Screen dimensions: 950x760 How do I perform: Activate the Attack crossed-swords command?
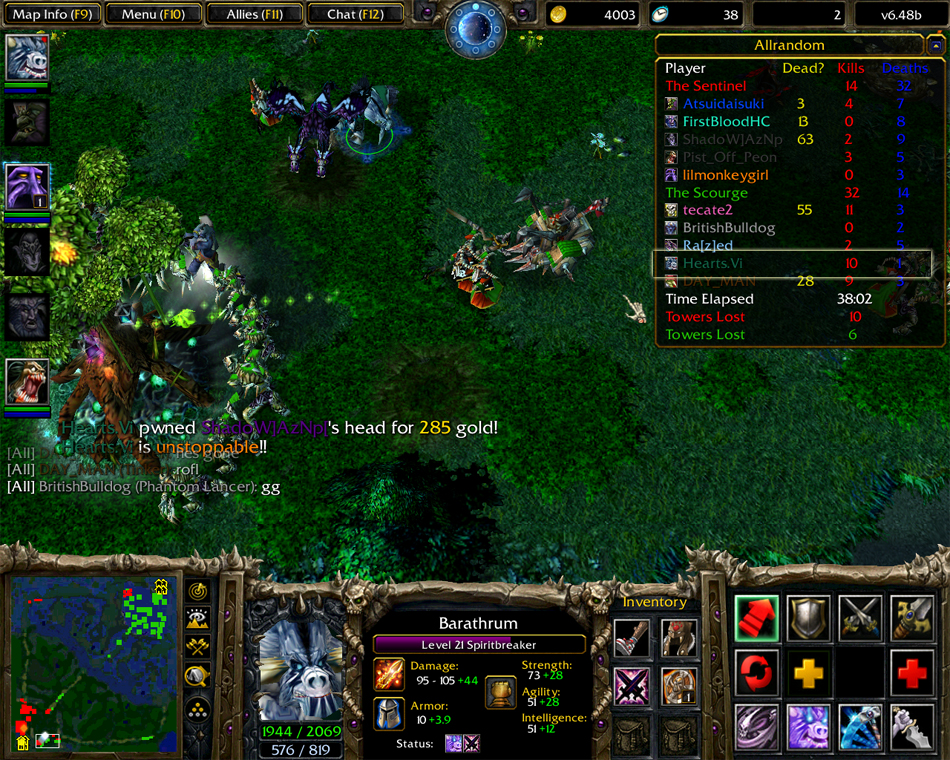860,618
